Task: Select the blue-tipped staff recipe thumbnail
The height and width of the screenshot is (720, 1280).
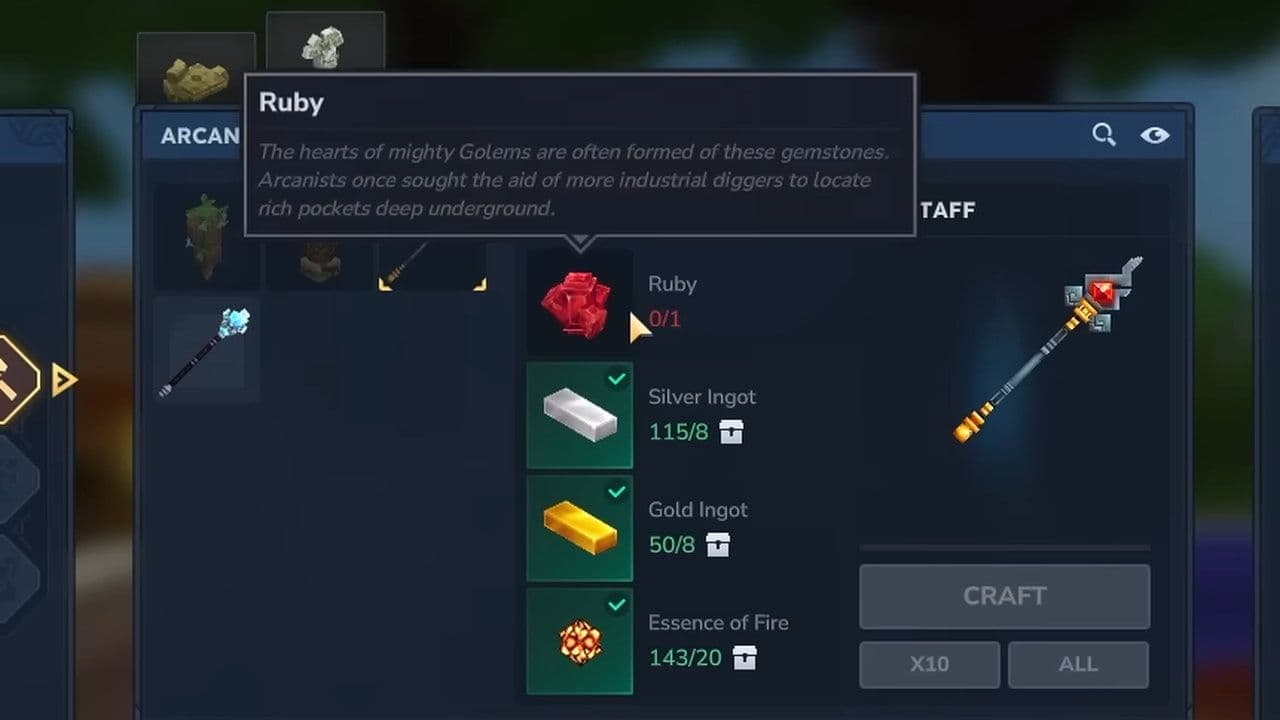Action: point(205,348)
